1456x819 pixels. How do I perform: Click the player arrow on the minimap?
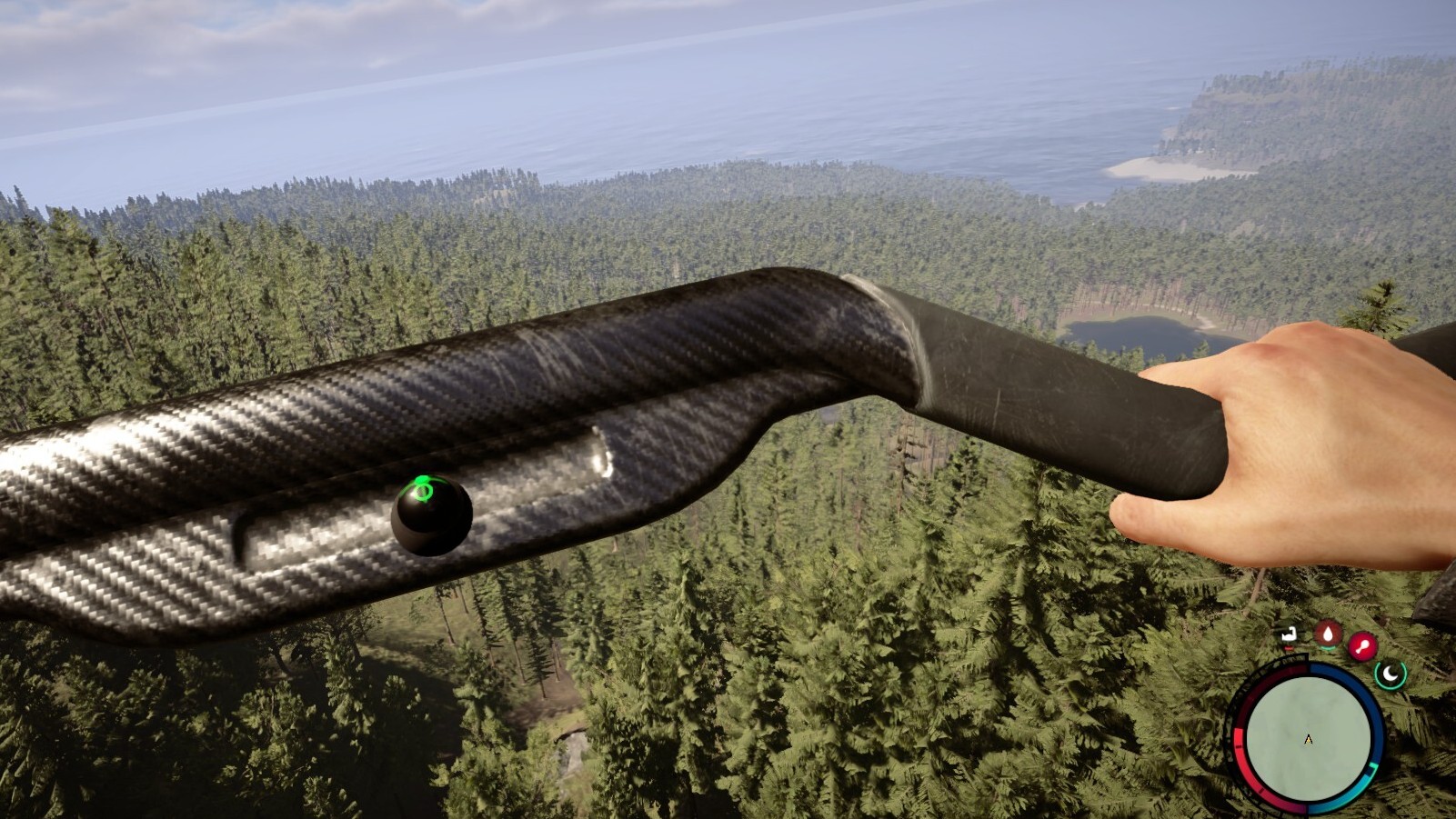pos(1310,740)
